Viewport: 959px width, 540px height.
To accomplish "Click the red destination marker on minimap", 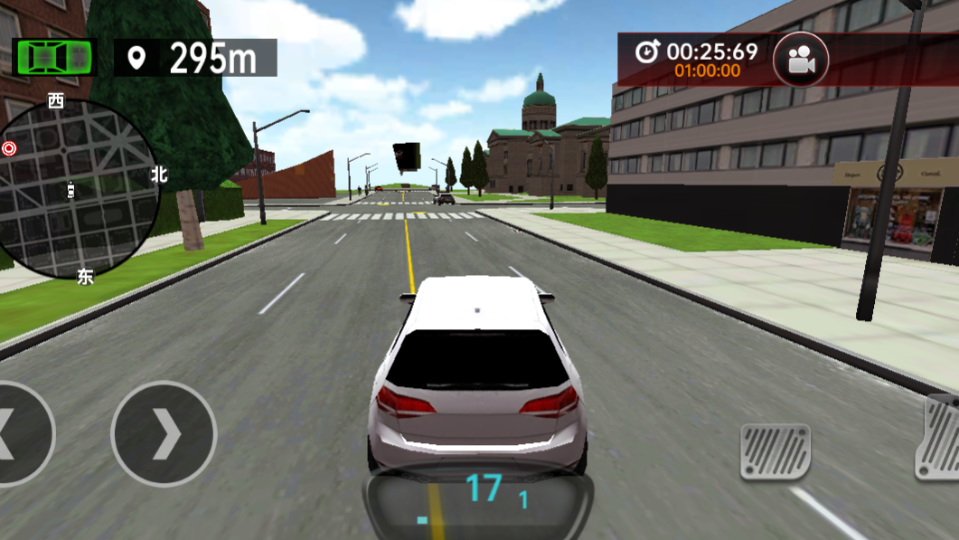I will (x=10, y=149).
